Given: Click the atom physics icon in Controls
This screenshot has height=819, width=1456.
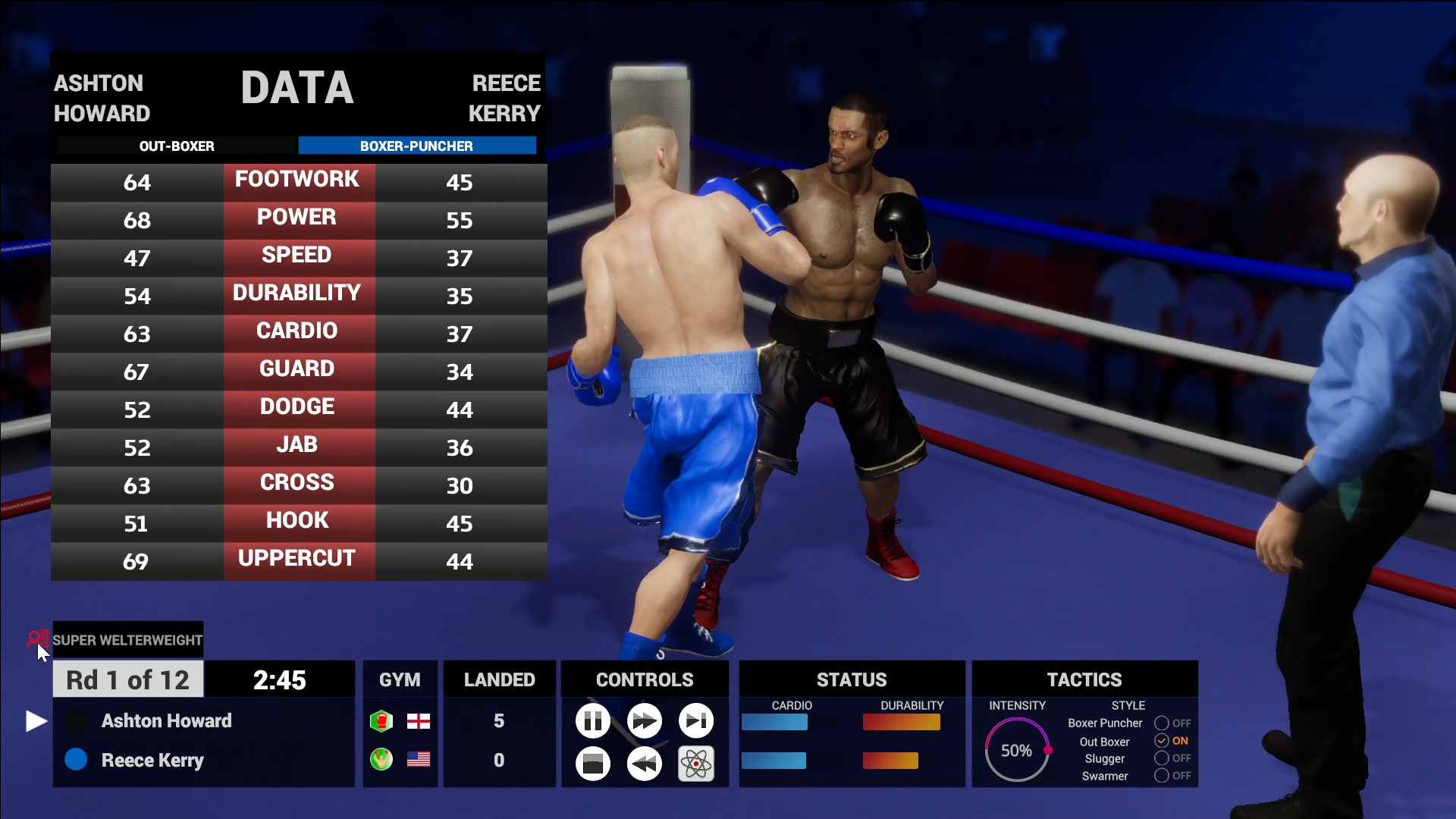Looking at the screenshot, I should pos(695,764).
